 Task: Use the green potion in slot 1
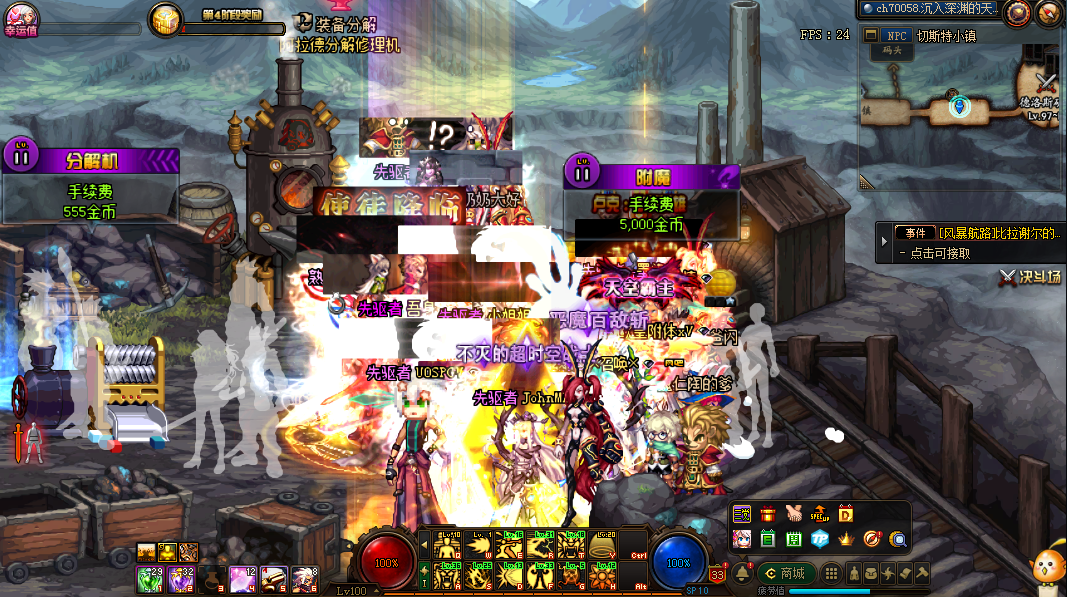click(149, 578)
